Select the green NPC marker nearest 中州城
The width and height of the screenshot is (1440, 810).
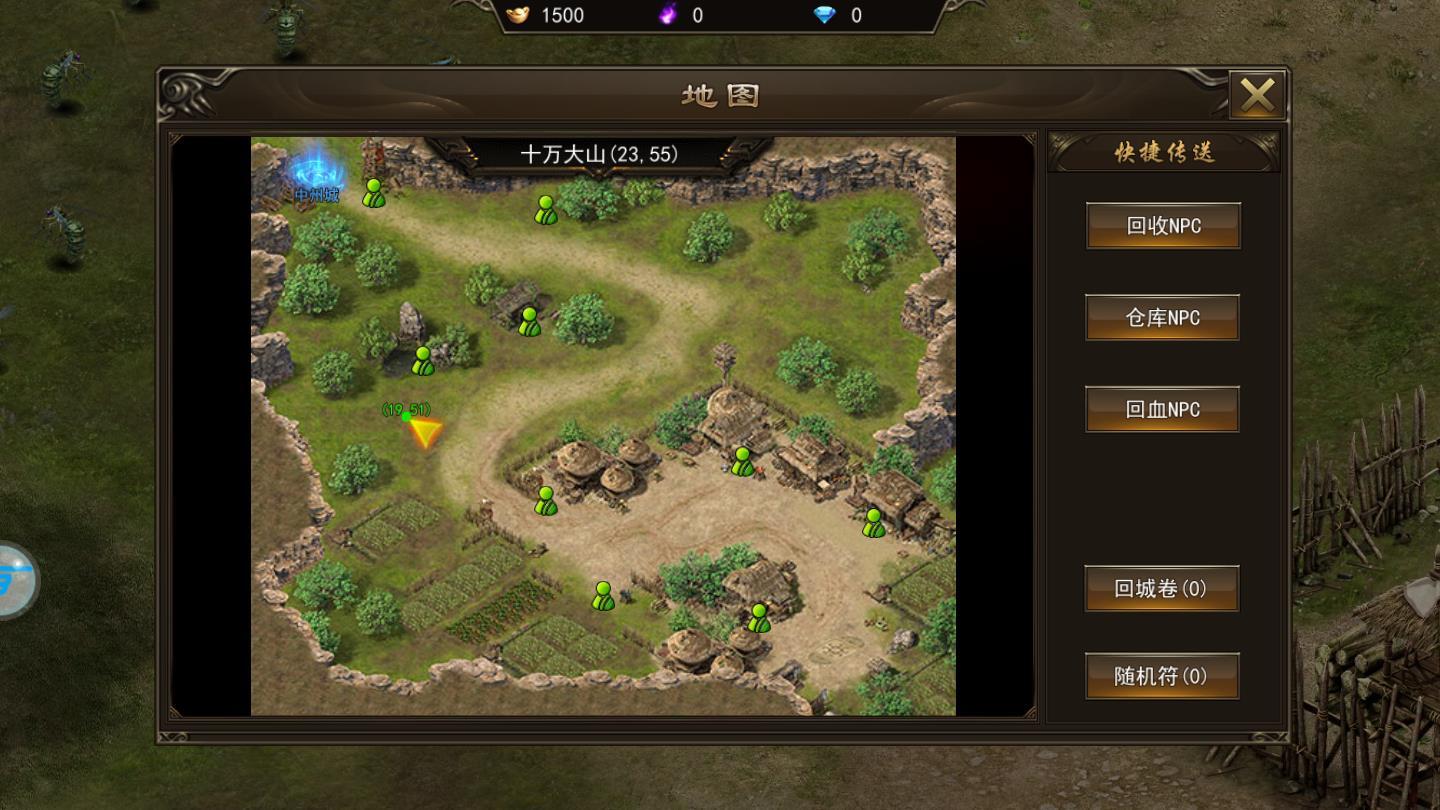click(x=373, y=192)
